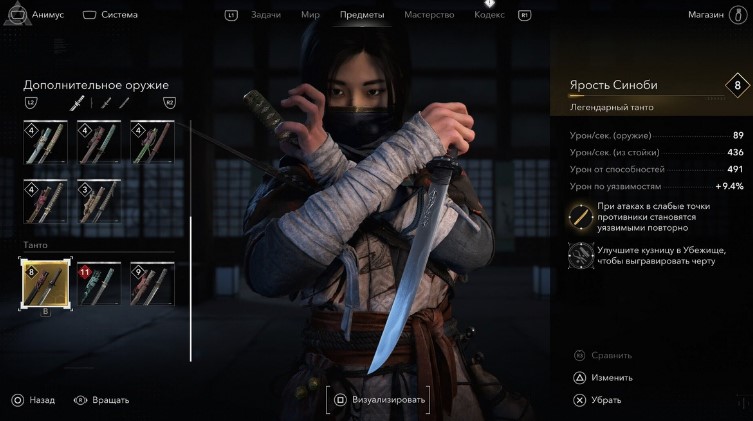This screenshot has height=421, width=753.
Task: Pick the level 9 tanto slot
Action: pos(152,283)
